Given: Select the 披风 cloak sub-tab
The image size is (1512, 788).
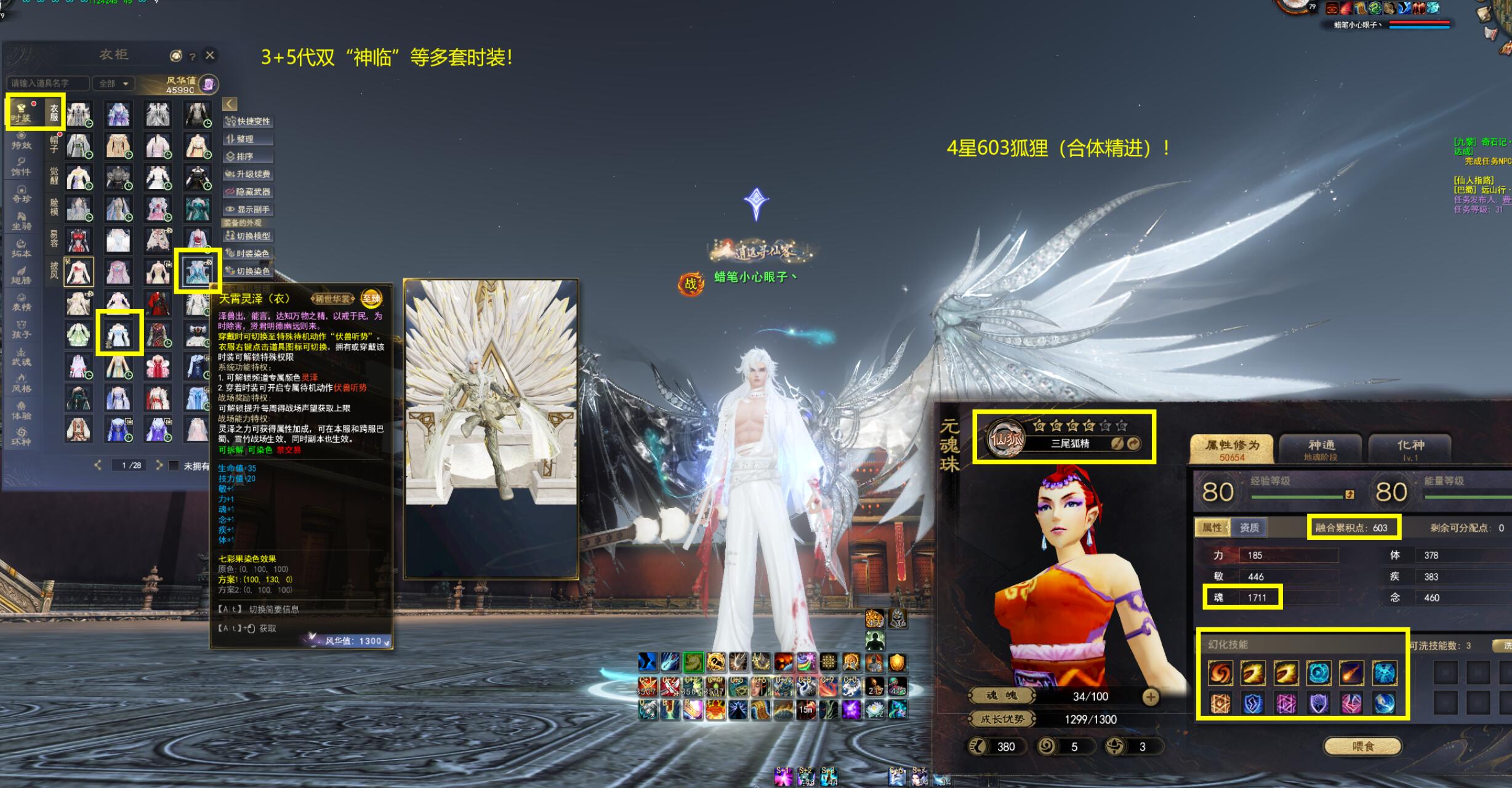Looking at the screenshot, I should [54, 269].
